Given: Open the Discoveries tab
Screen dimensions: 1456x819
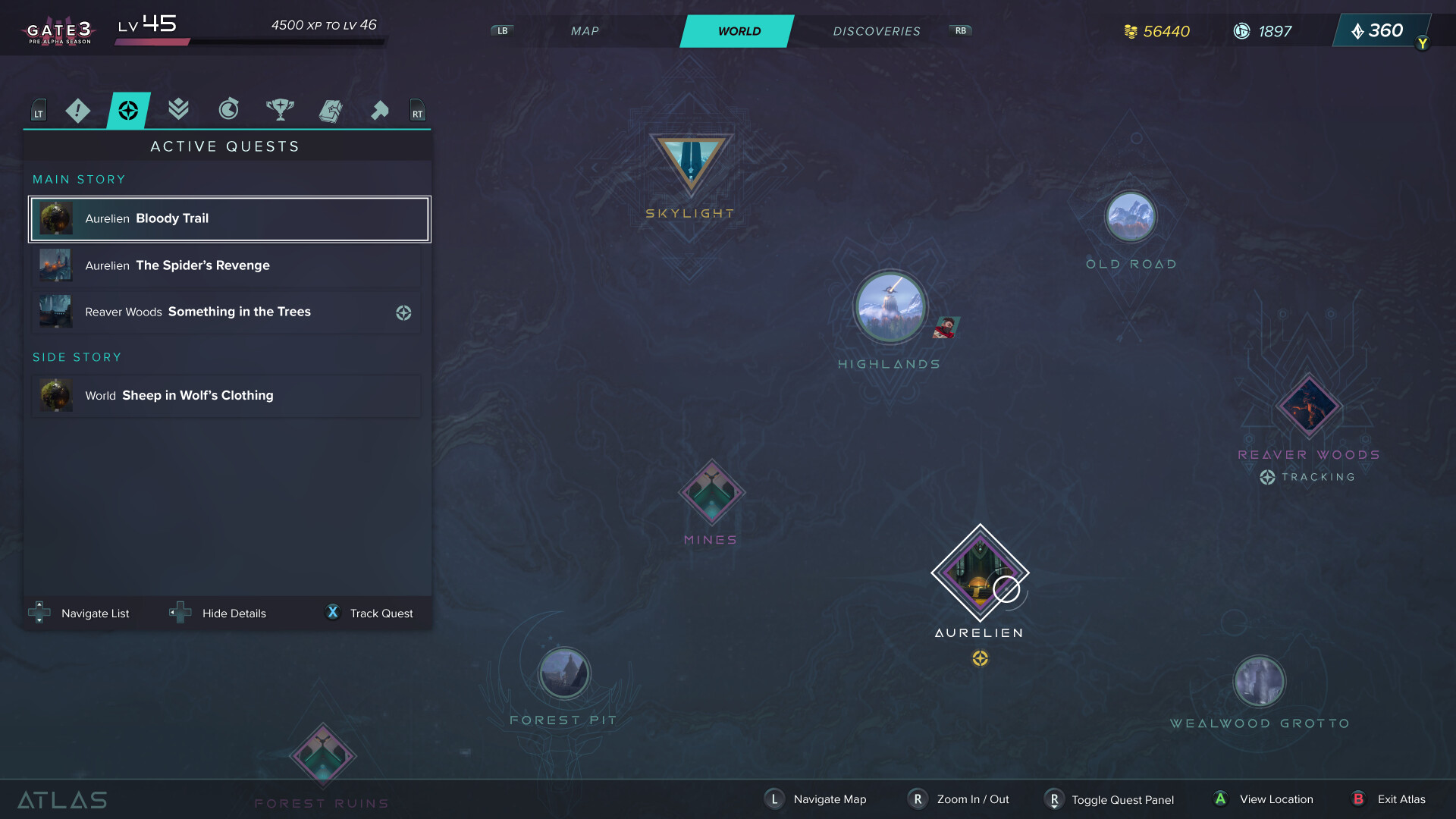Looking at the screenshot, I should 877,31.
